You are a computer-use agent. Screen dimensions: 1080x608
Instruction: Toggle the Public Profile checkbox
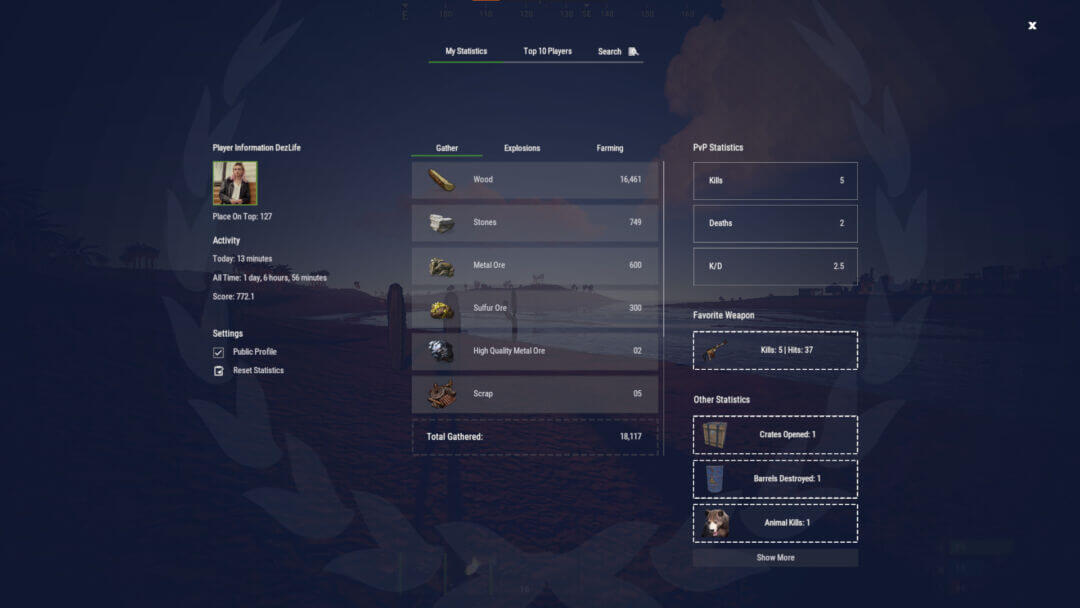(219, 352)
